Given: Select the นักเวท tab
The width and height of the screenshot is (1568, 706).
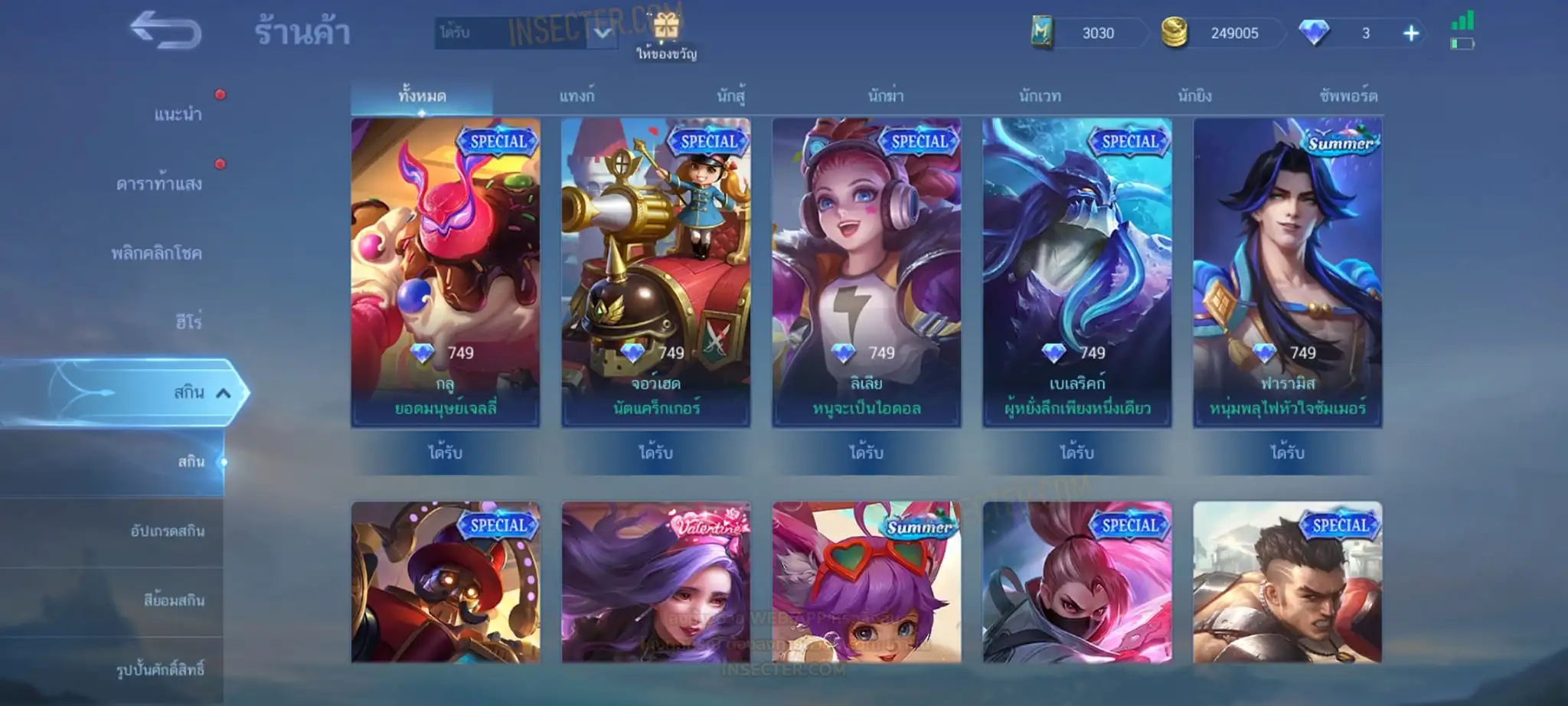Looking at the screenshot, I should pos(1040,96).
